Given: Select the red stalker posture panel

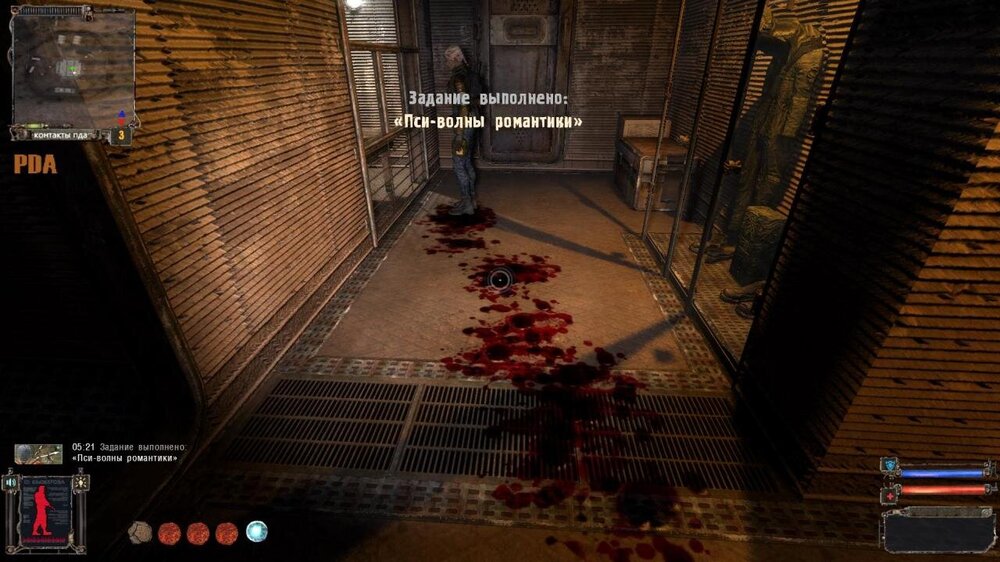Looking at the screenshot, I should point(45,511).
